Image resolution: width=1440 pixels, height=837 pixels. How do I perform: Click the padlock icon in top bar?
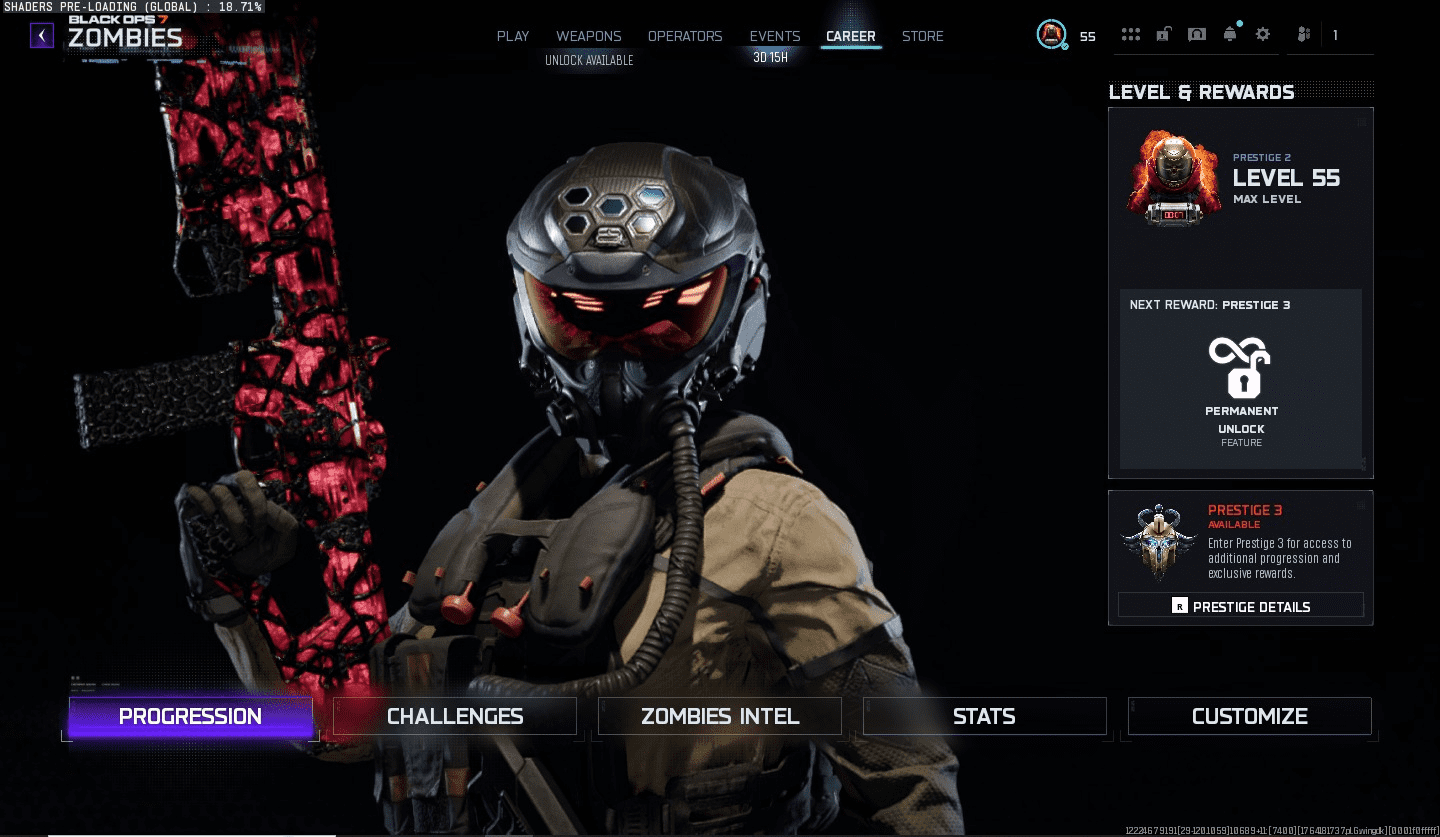(x=1163, y=35)
